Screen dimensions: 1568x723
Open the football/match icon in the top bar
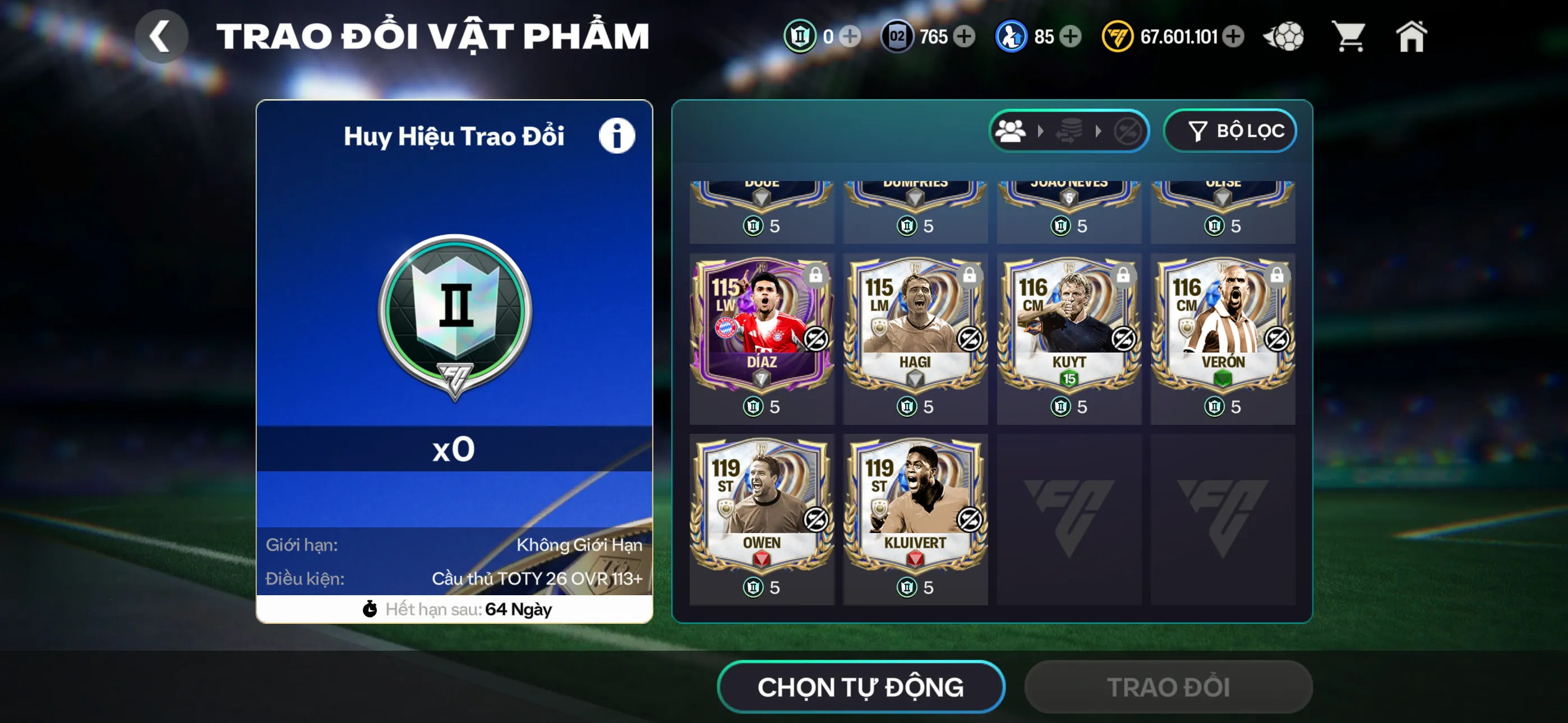coord(1284,36)
